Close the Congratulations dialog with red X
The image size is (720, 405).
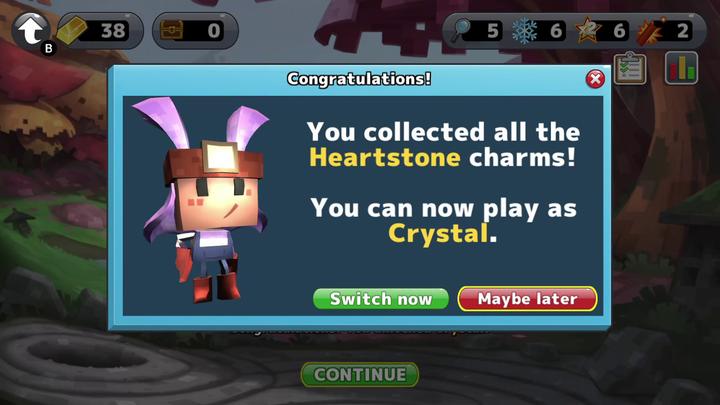point(595,79)
